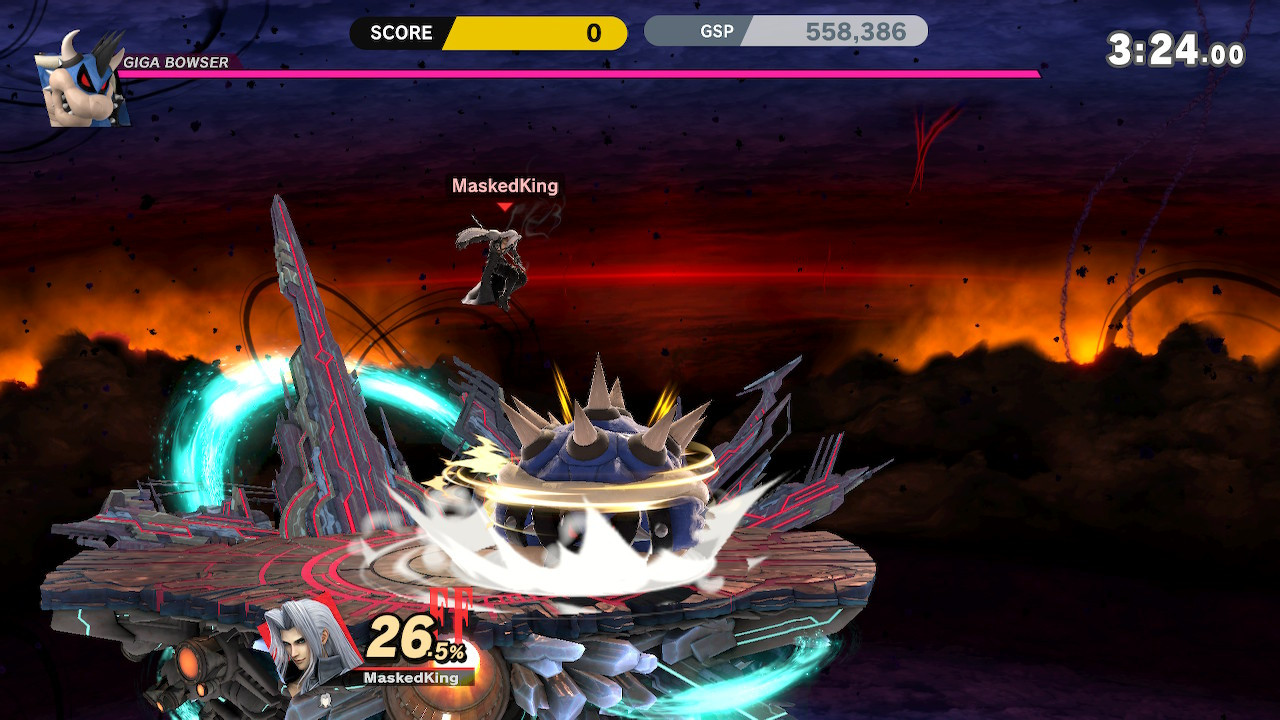Select the GSP label banner
Image resolution: width=1280 pixels, height=720 pixels.
pyautogui.click(x=719, y=31)
